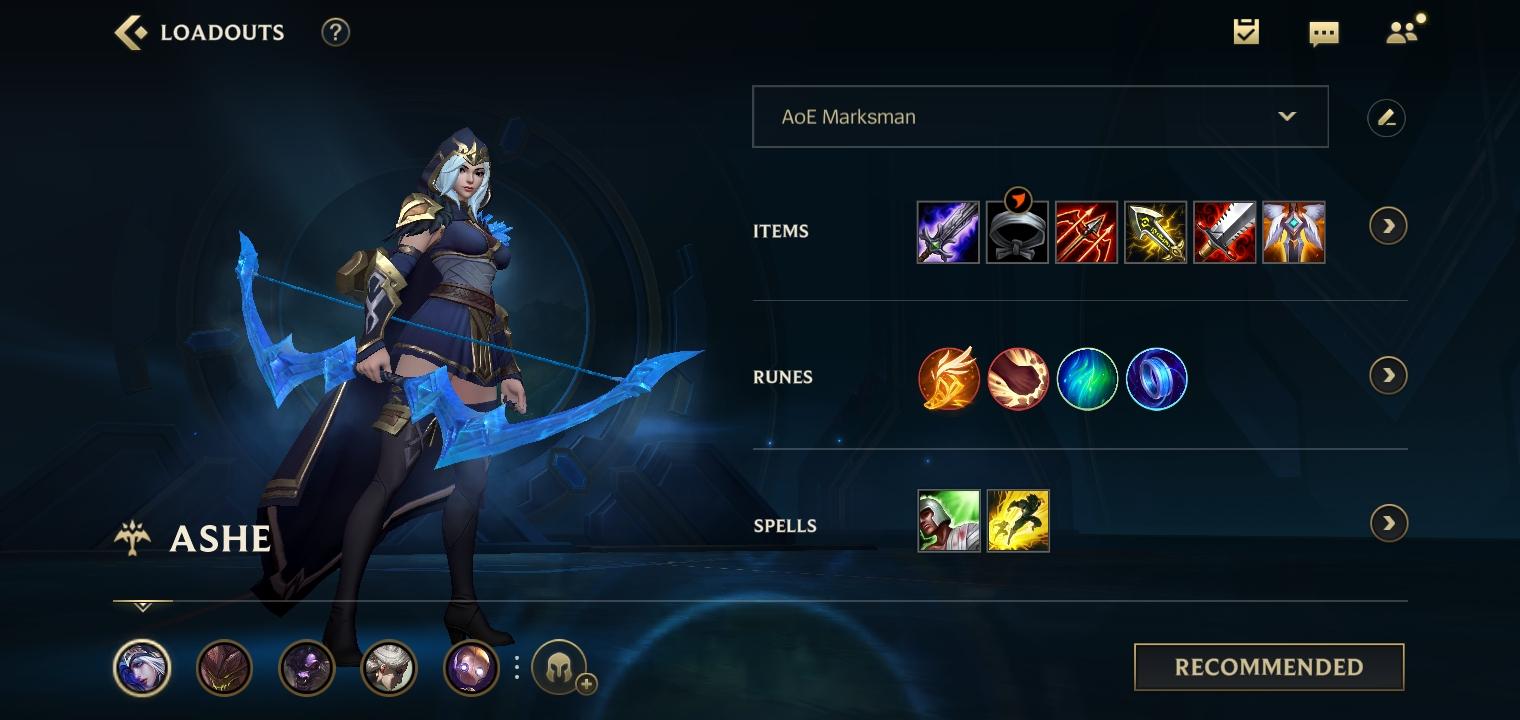Open the Spells section arrow
This screenshot has width=1520, height=720.
1388,523
